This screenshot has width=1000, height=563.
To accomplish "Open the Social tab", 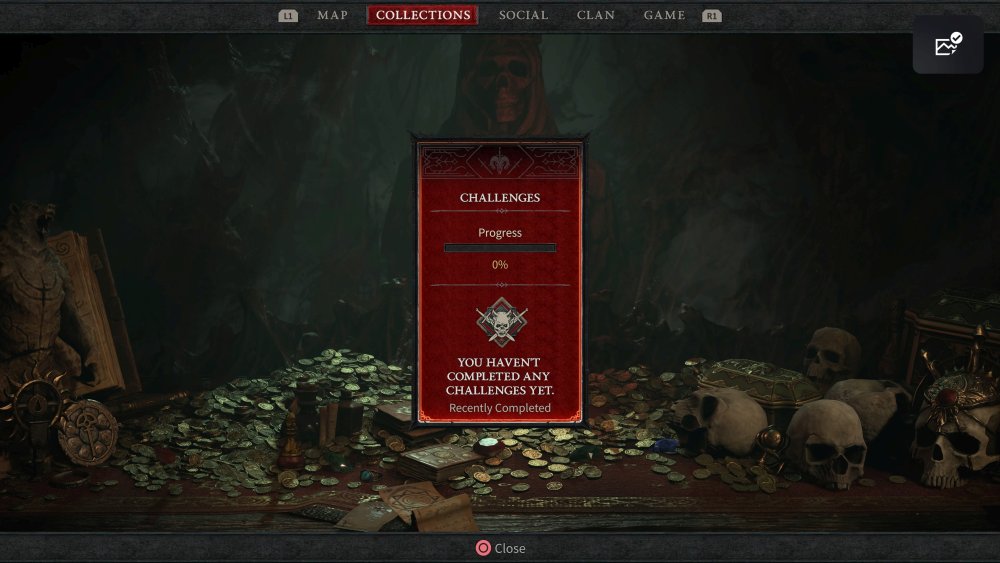I will pyautogui.click(x=523, y=15).
